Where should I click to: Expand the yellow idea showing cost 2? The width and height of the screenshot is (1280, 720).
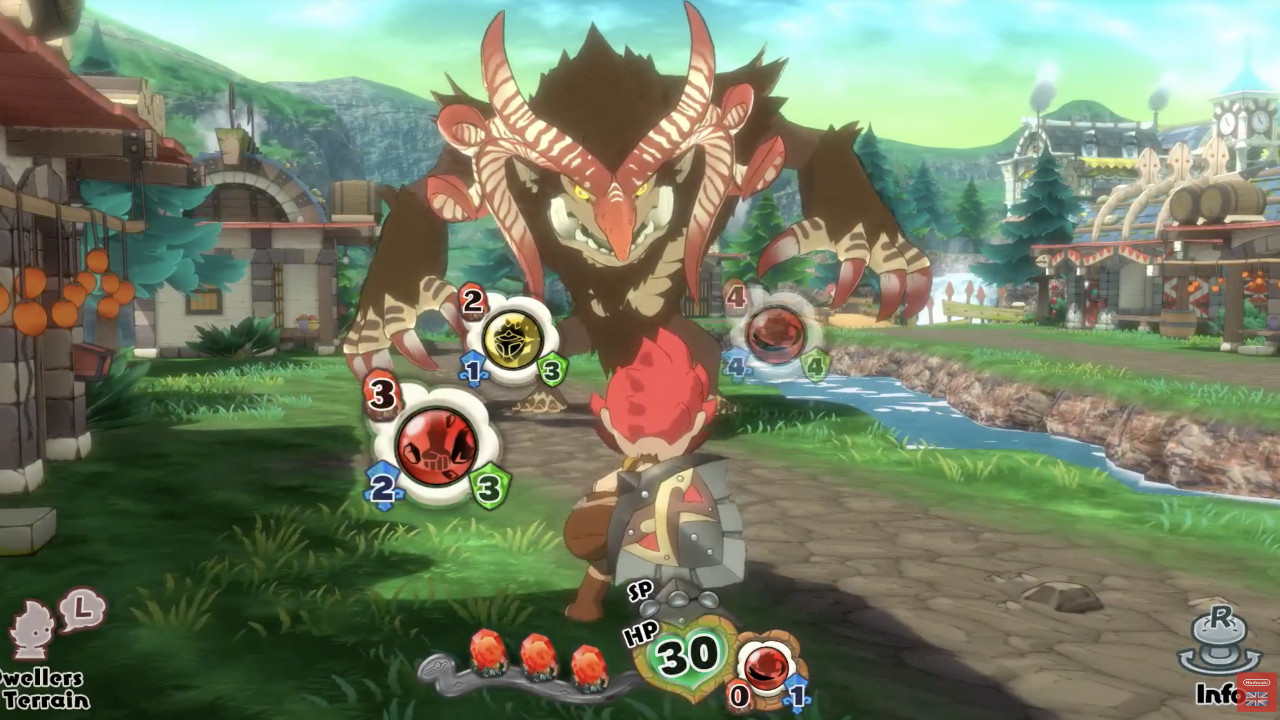pyautogui.click(x=471, y=303)
